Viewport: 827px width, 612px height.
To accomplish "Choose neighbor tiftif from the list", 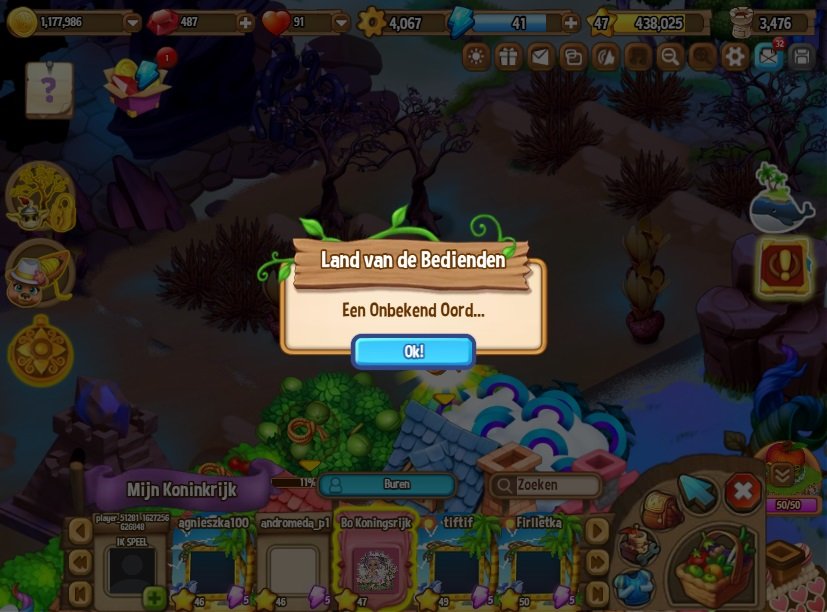I will pyautogui.click(x=457, y=567).
